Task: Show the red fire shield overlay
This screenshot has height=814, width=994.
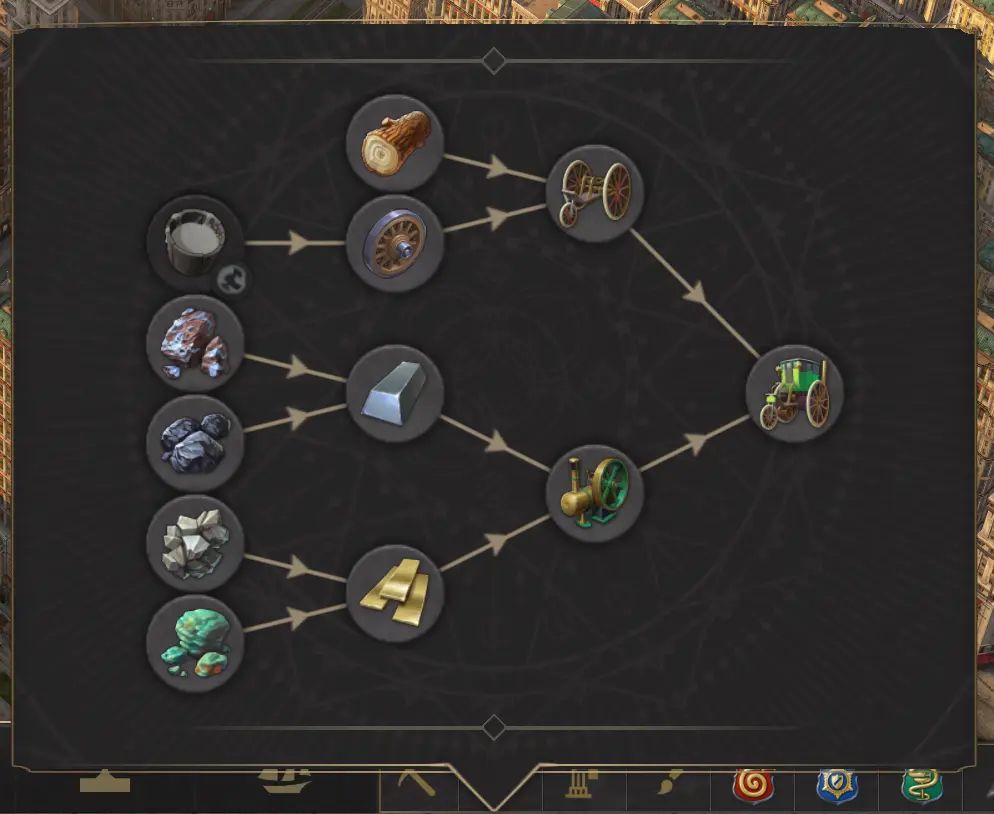Action: [x=753, y=783]
